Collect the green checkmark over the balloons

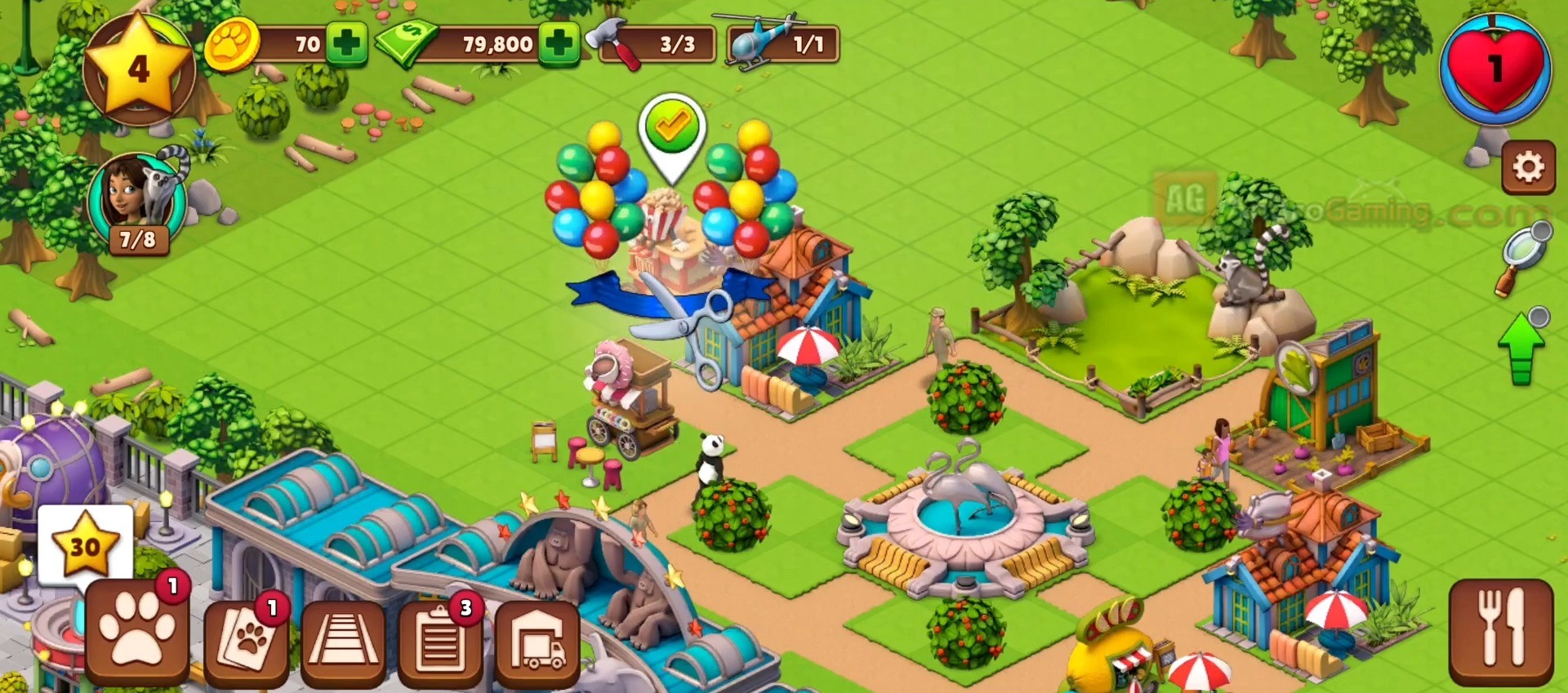point(671,130)
